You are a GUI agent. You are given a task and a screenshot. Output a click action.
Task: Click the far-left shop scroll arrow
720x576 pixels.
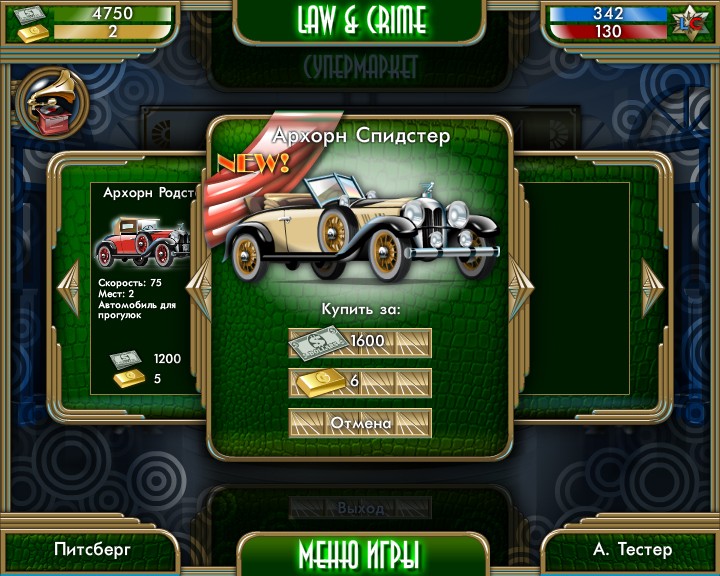(68, 288)
